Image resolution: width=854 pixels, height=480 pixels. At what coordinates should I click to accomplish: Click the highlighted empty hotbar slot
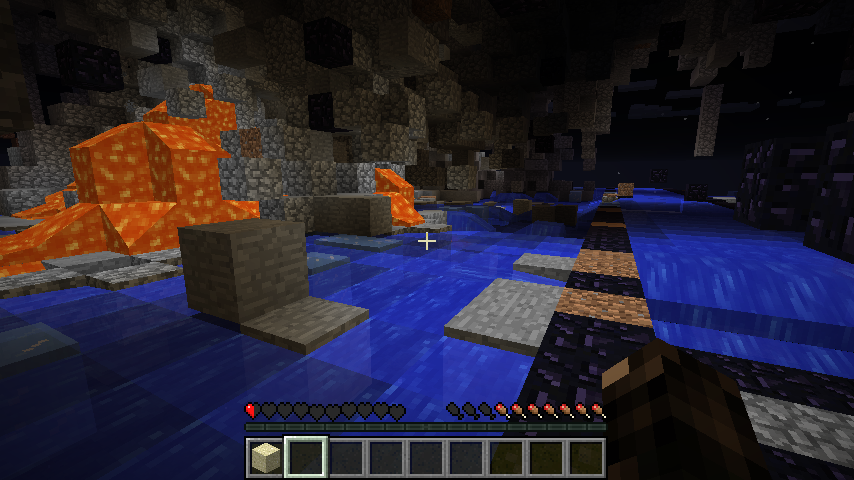pyautogui.click(x=305, y=457)
